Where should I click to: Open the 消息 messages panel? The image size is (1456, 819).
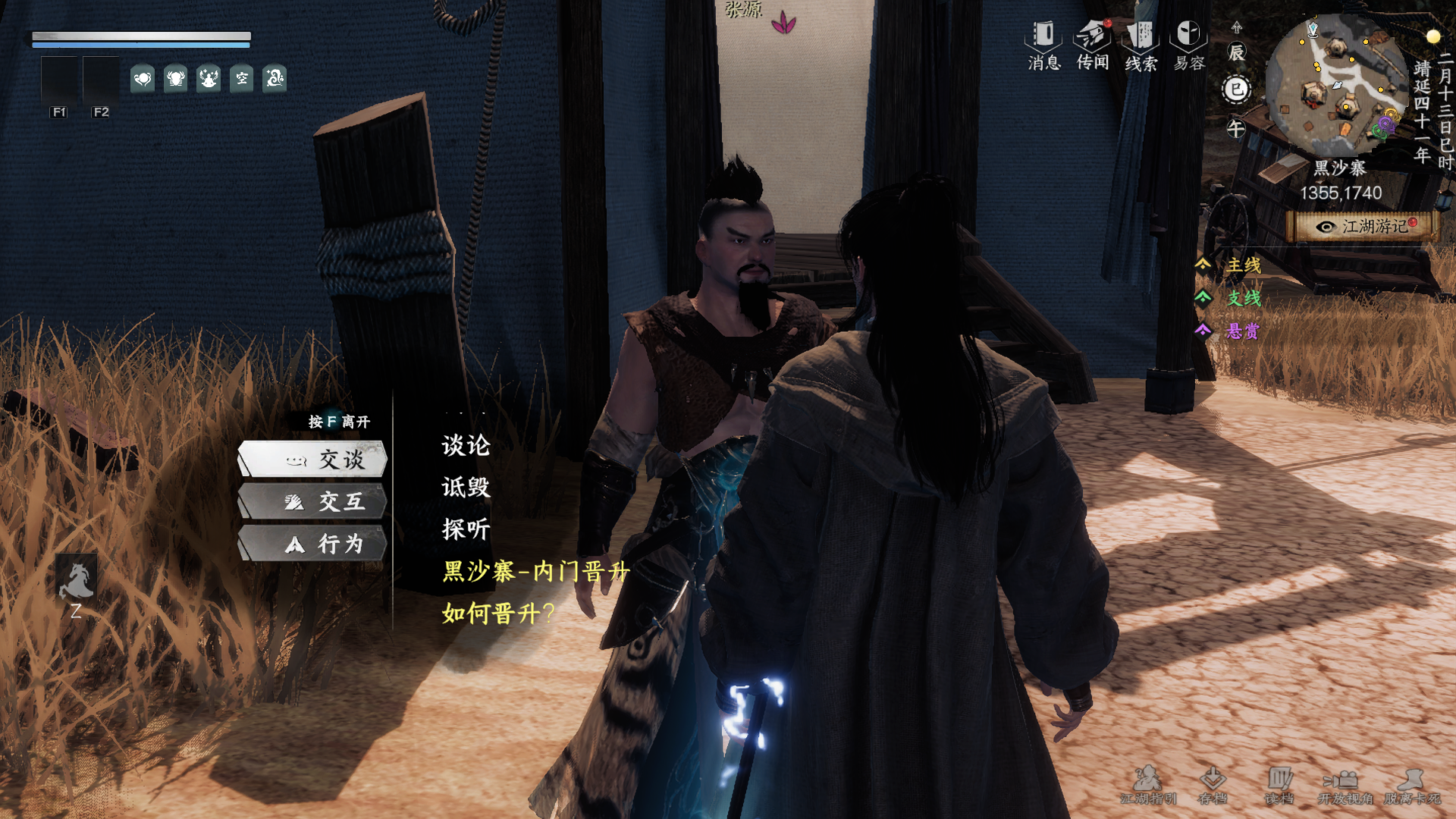(x=1043, y=44)
